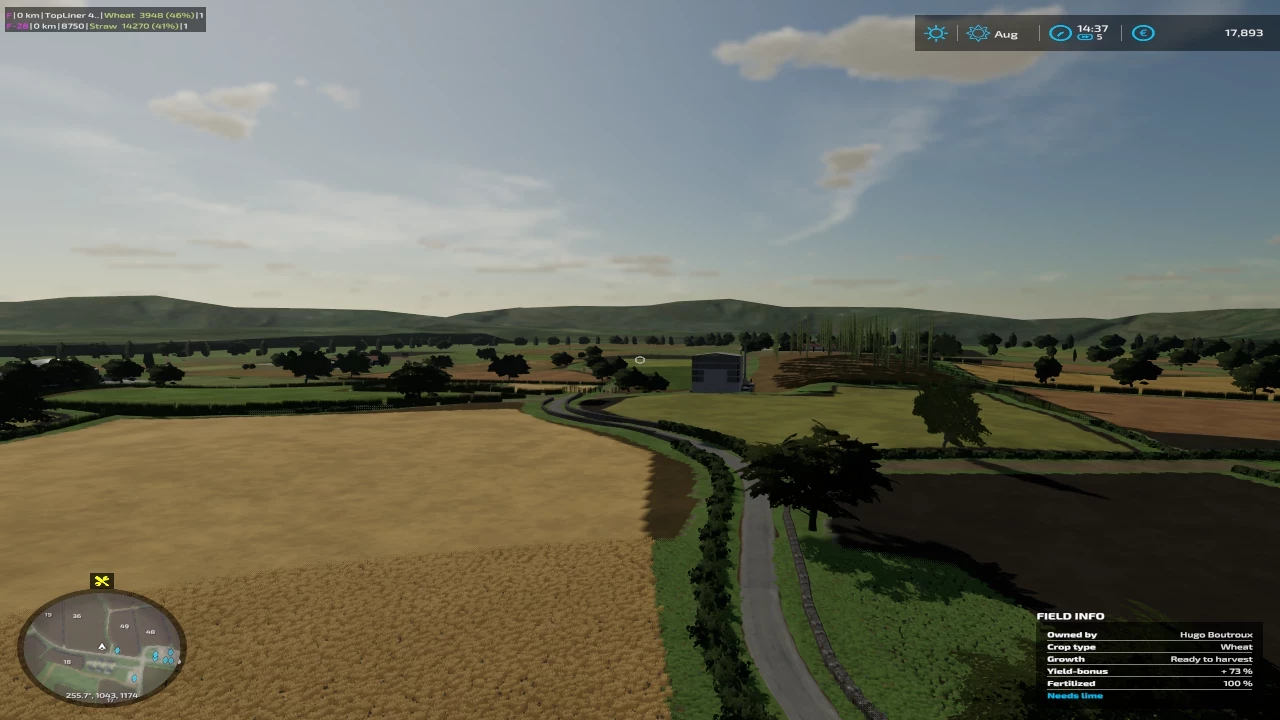Click field number 49 on the minimap
Screen dimensions: 1280x720
point(124,625)
